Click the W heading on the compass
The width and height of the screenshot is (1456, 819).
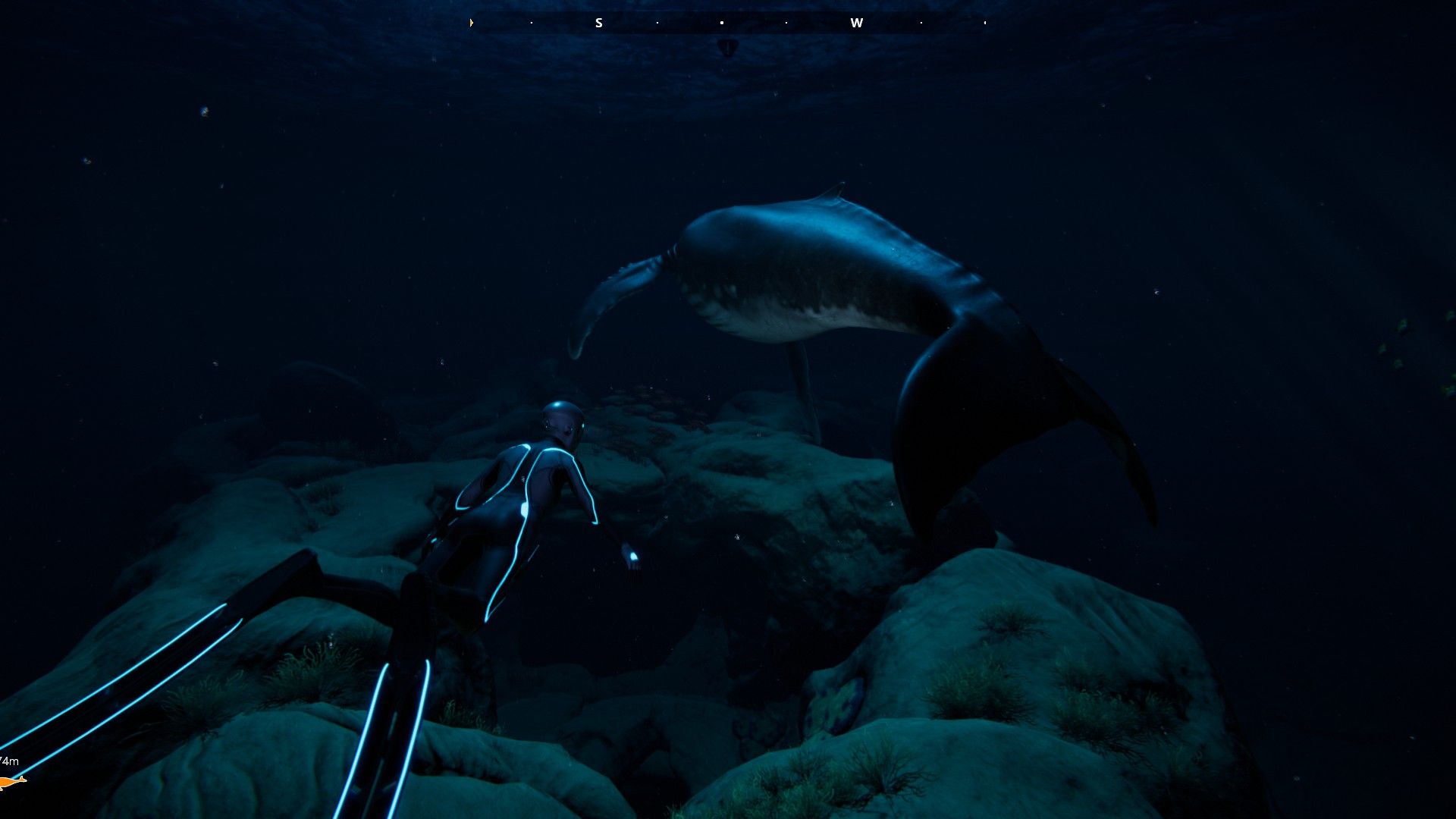click(856, 23)
